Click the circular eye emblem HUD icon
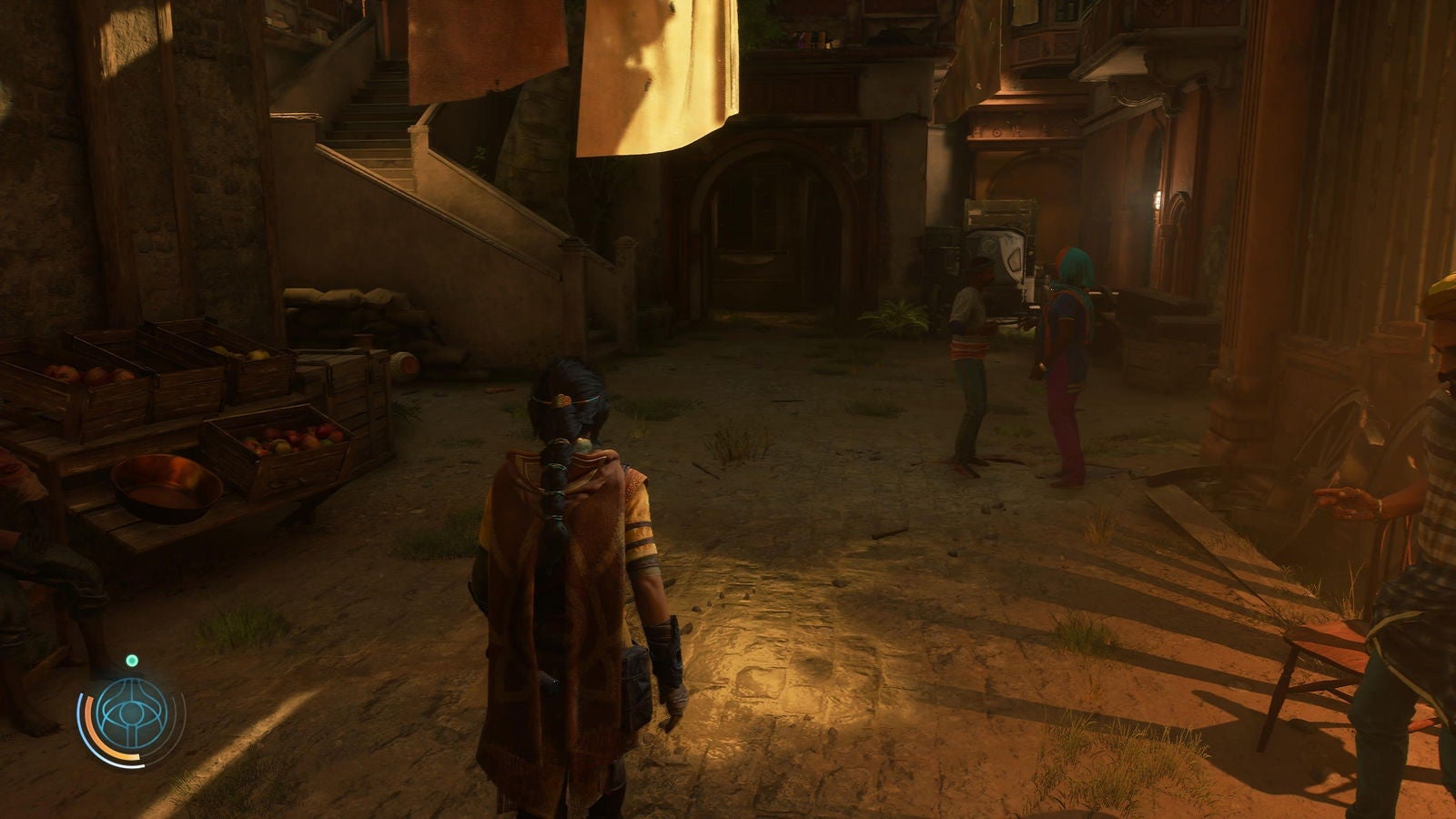Viewport: 1456px width, 819px height. [131, 714]
